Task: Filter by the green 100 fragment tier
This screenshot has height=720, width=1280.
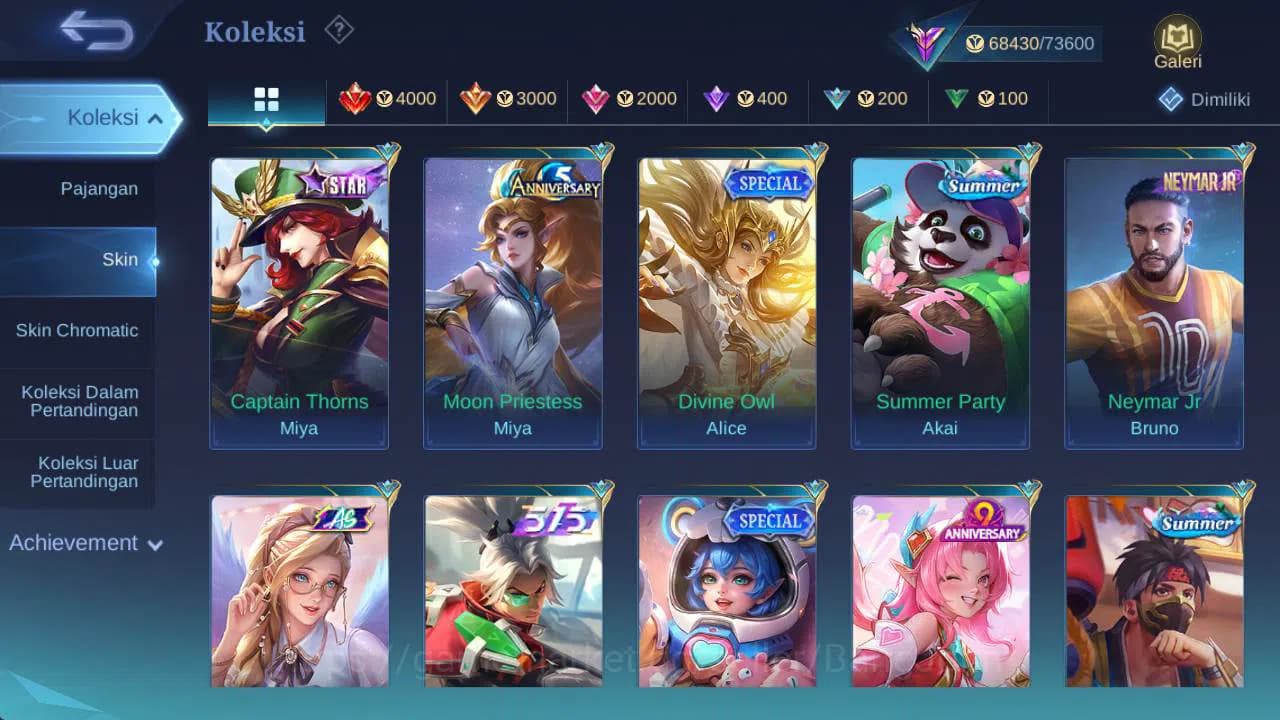Action: coord(986,99)
